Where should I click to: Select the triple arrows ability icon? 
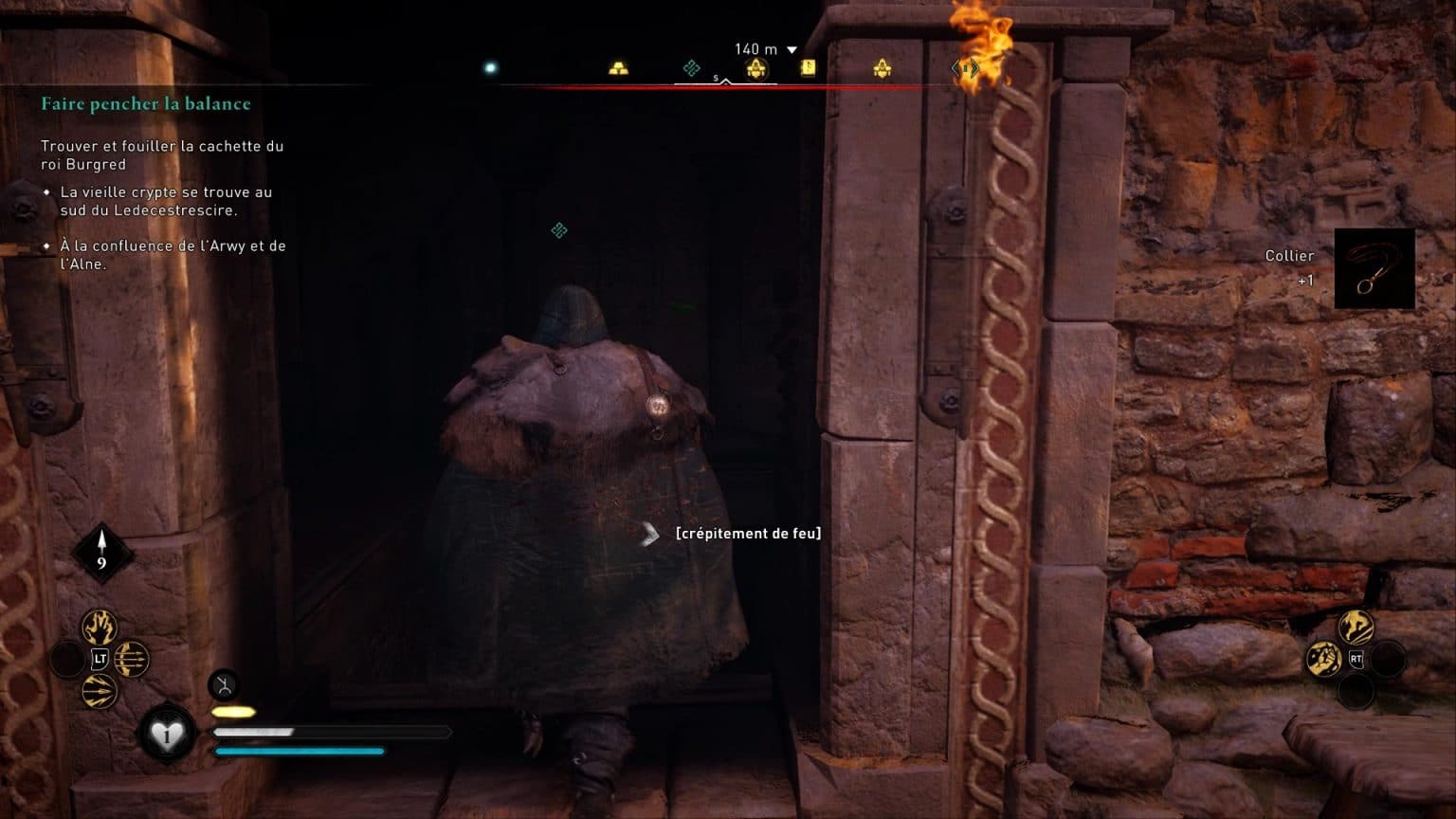[x=131, y=658]
